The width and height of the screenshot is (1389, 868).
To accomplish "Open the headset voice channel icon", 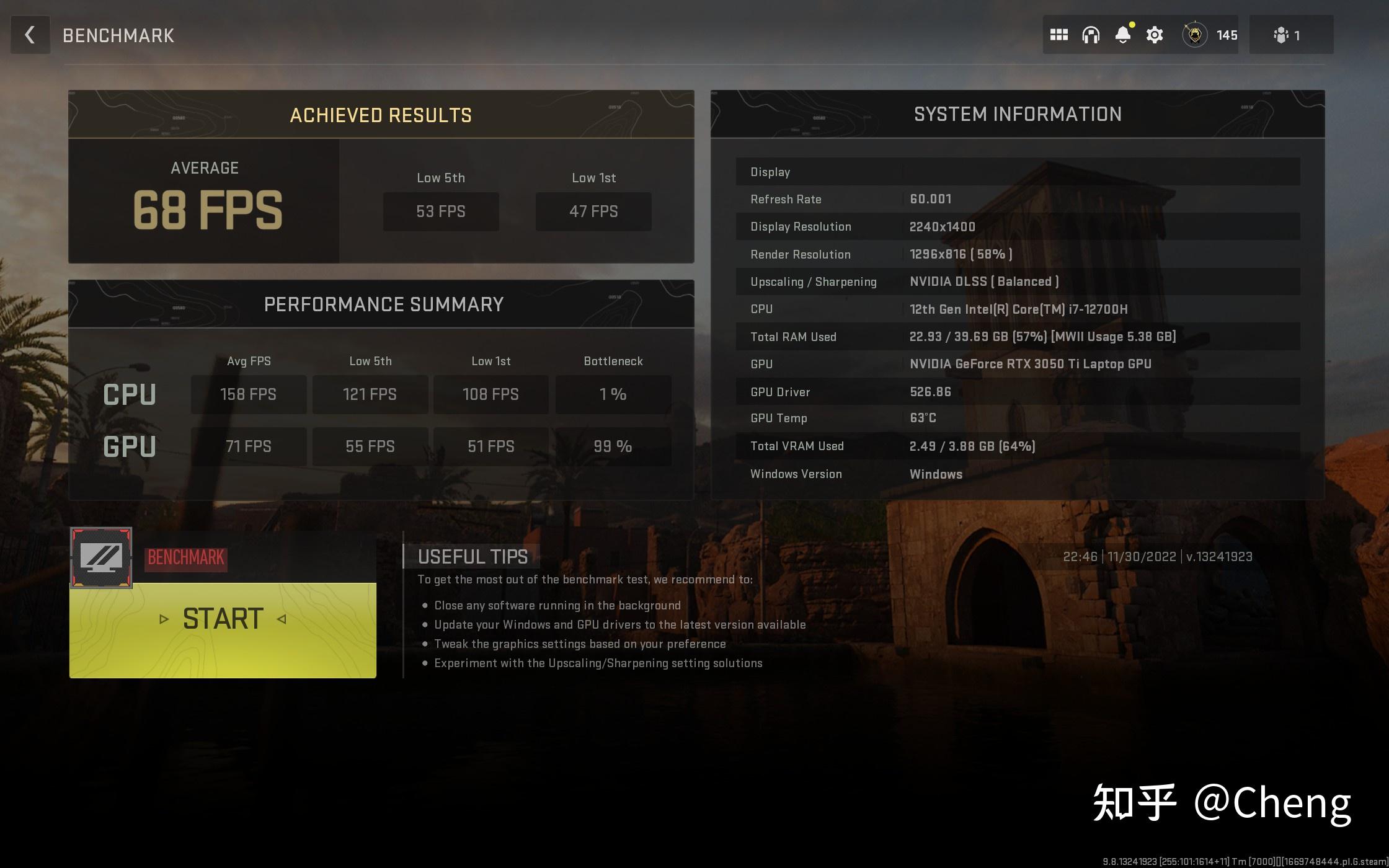I will point(1091,35).
